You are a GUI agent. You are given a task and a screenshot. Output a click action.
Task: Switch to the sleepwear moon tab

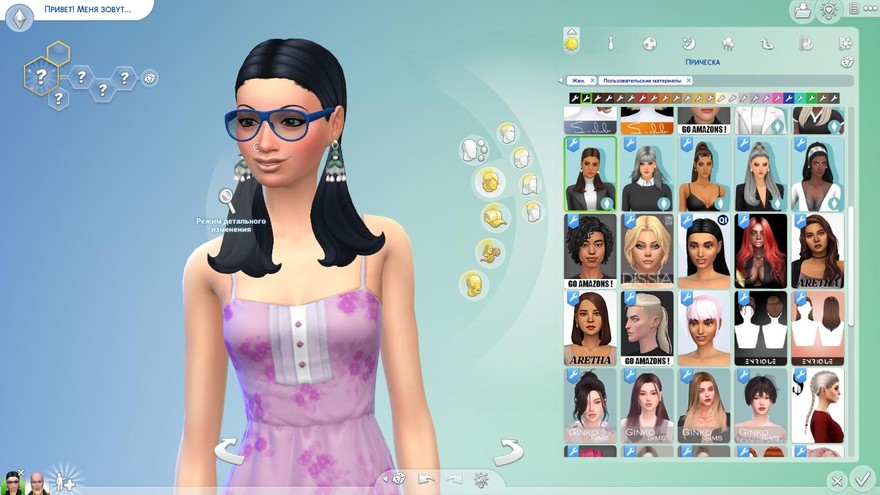688,44
